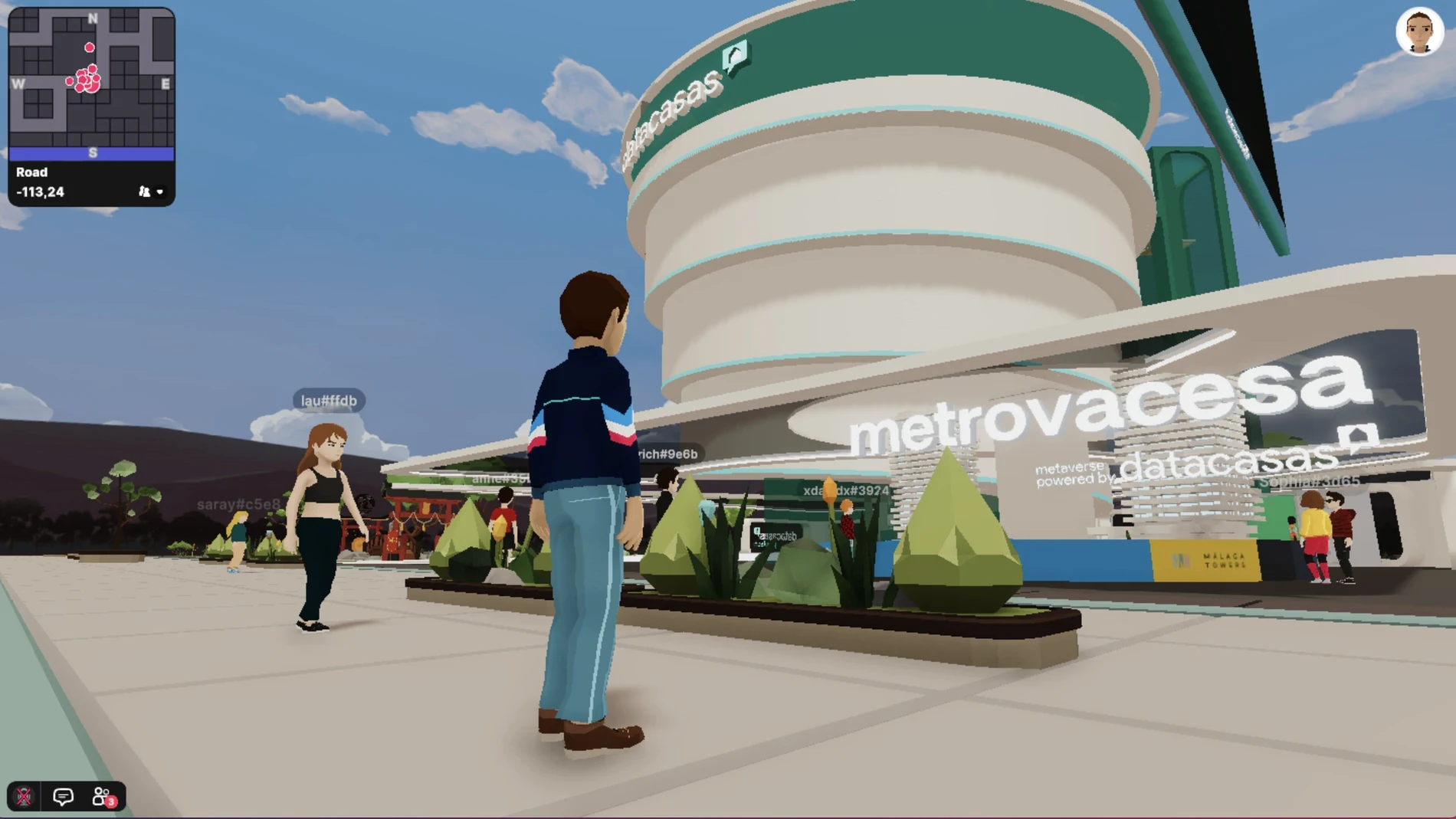Click lau#ffdb's nametag
This screenshot has width=1456, height=819.
coord(330,400)
